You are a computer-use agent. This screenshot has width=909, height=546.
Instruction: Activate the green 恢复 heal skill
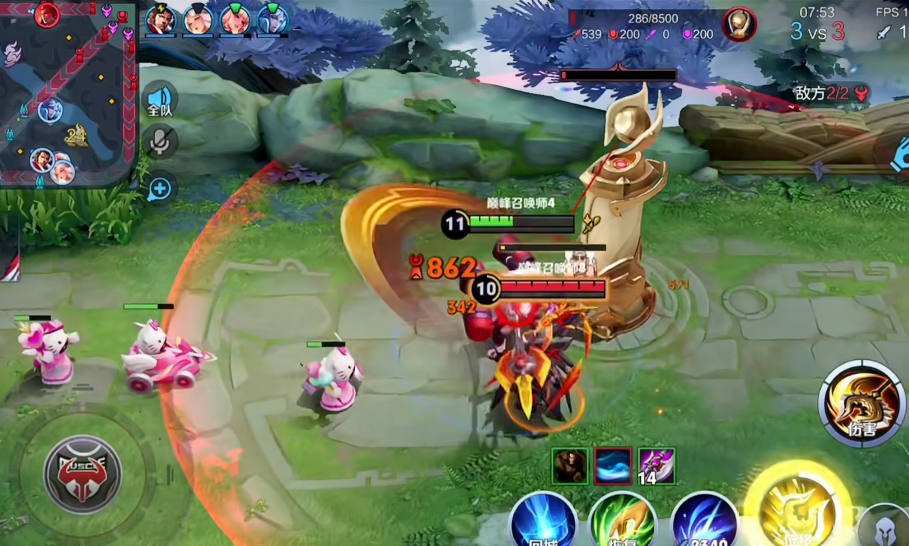tap(622, 522)
